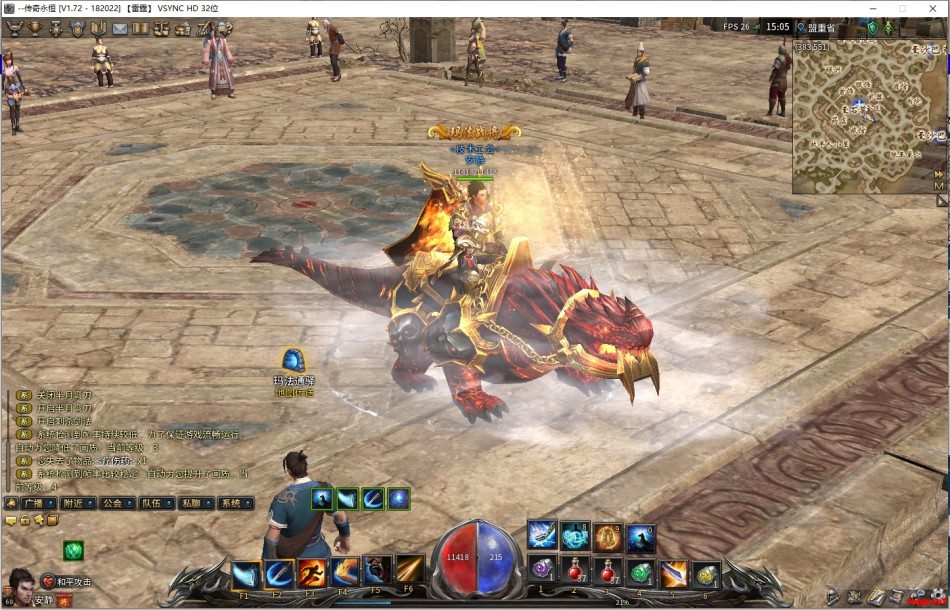
Task: Use the yellow scroll in slot 6
Action: click(x=706, y=573)
